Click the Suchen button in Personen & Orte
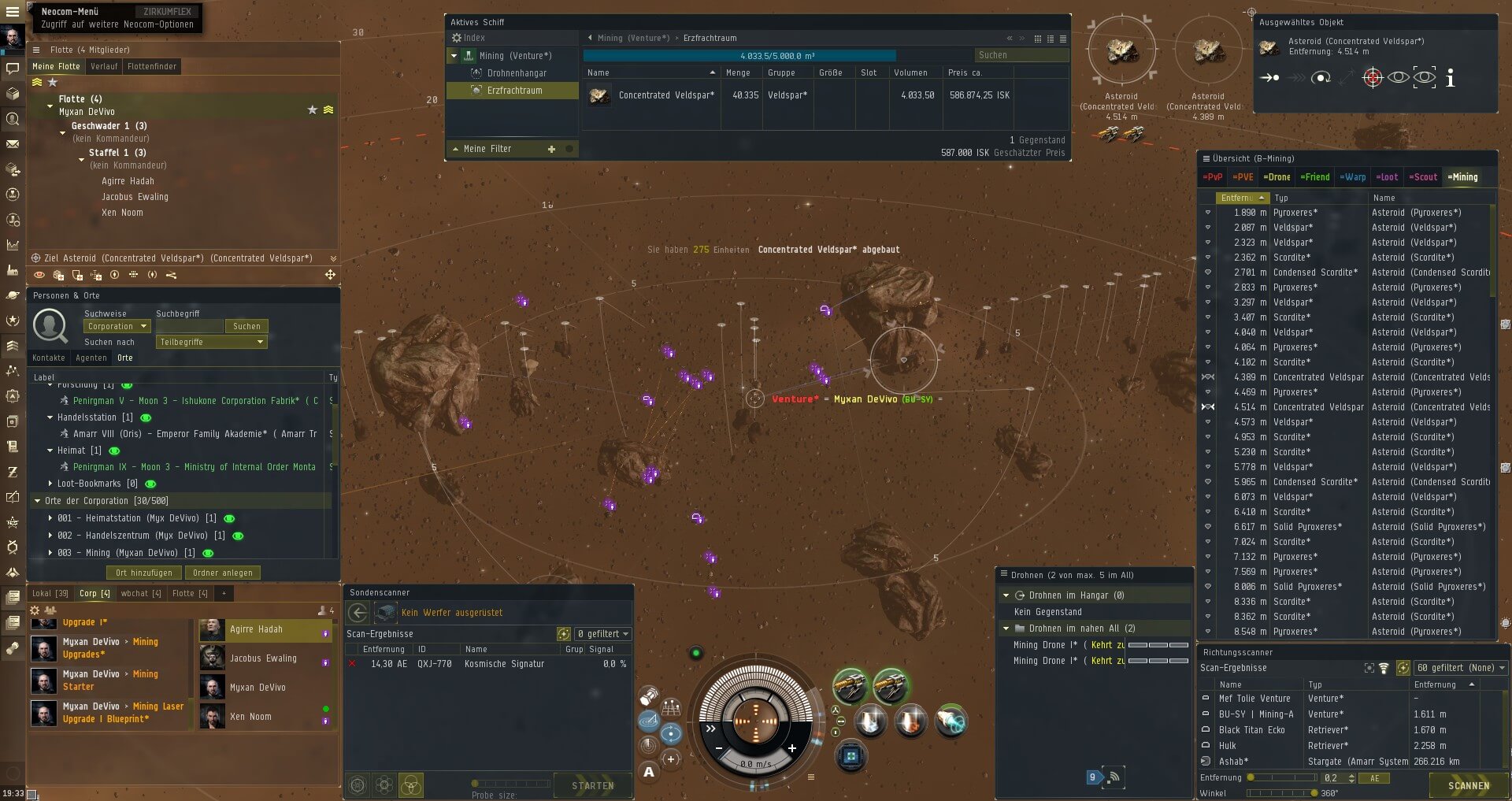 [246, 326]
